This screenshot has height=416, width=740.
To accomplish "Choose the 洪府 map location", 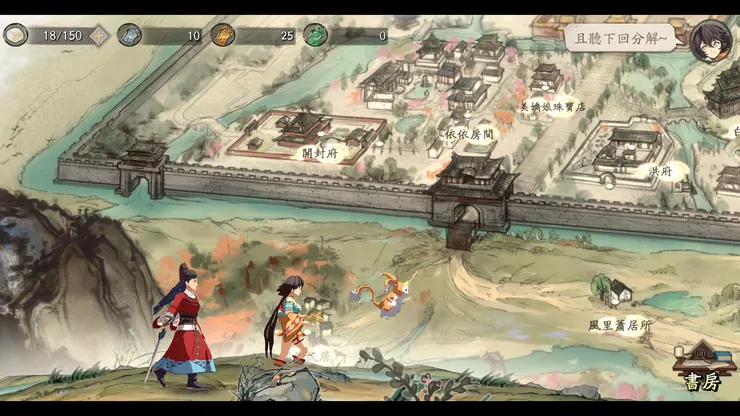I will (x=661, y=171).
